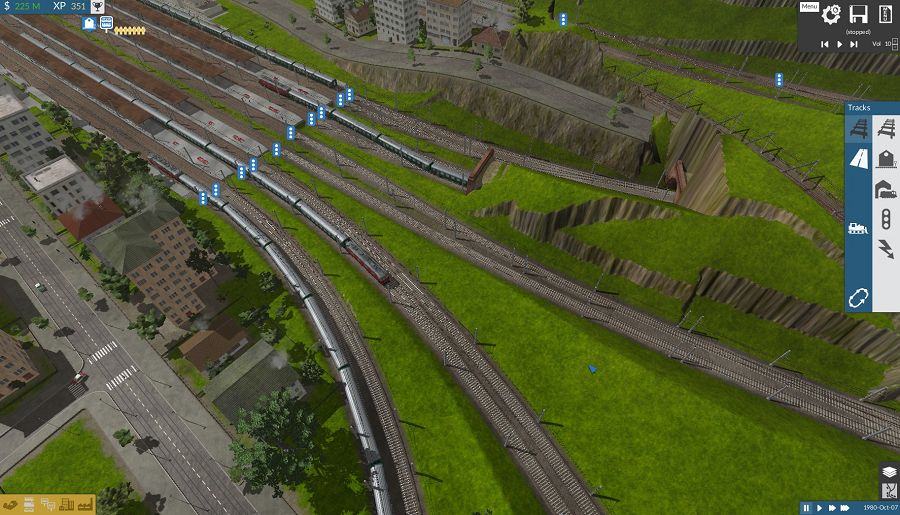The image size is (900, 515).
Task: Choose the train depot tool
Action: (x=886, y=188)
